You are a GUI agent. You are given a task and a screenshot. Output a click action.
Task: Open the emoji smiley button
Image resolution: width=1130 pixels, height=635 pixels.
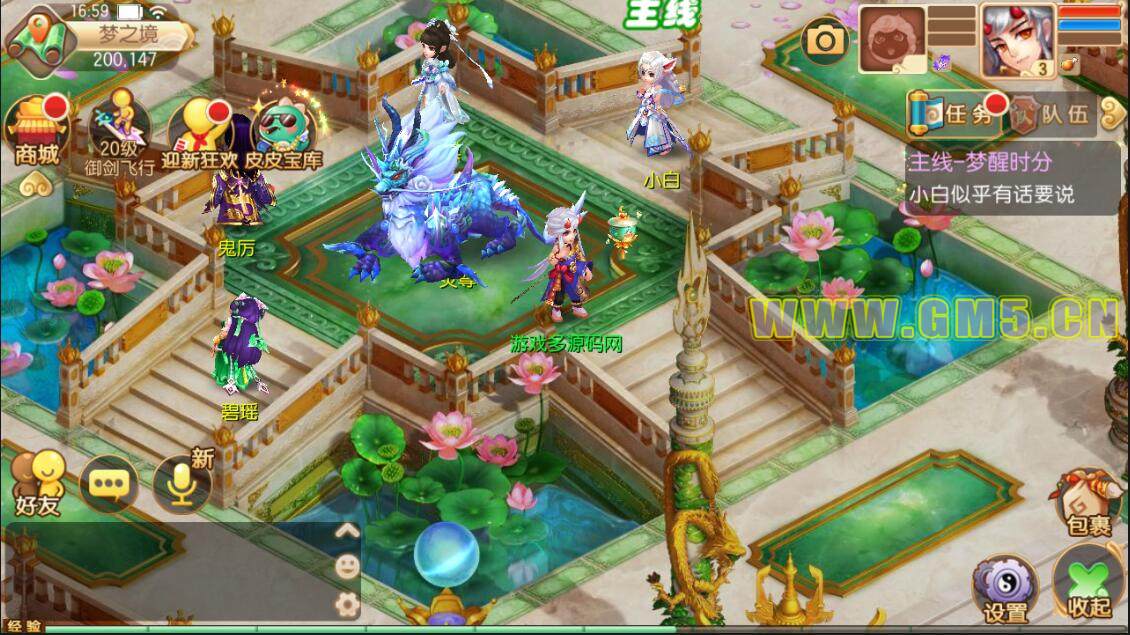pos(347,567)
